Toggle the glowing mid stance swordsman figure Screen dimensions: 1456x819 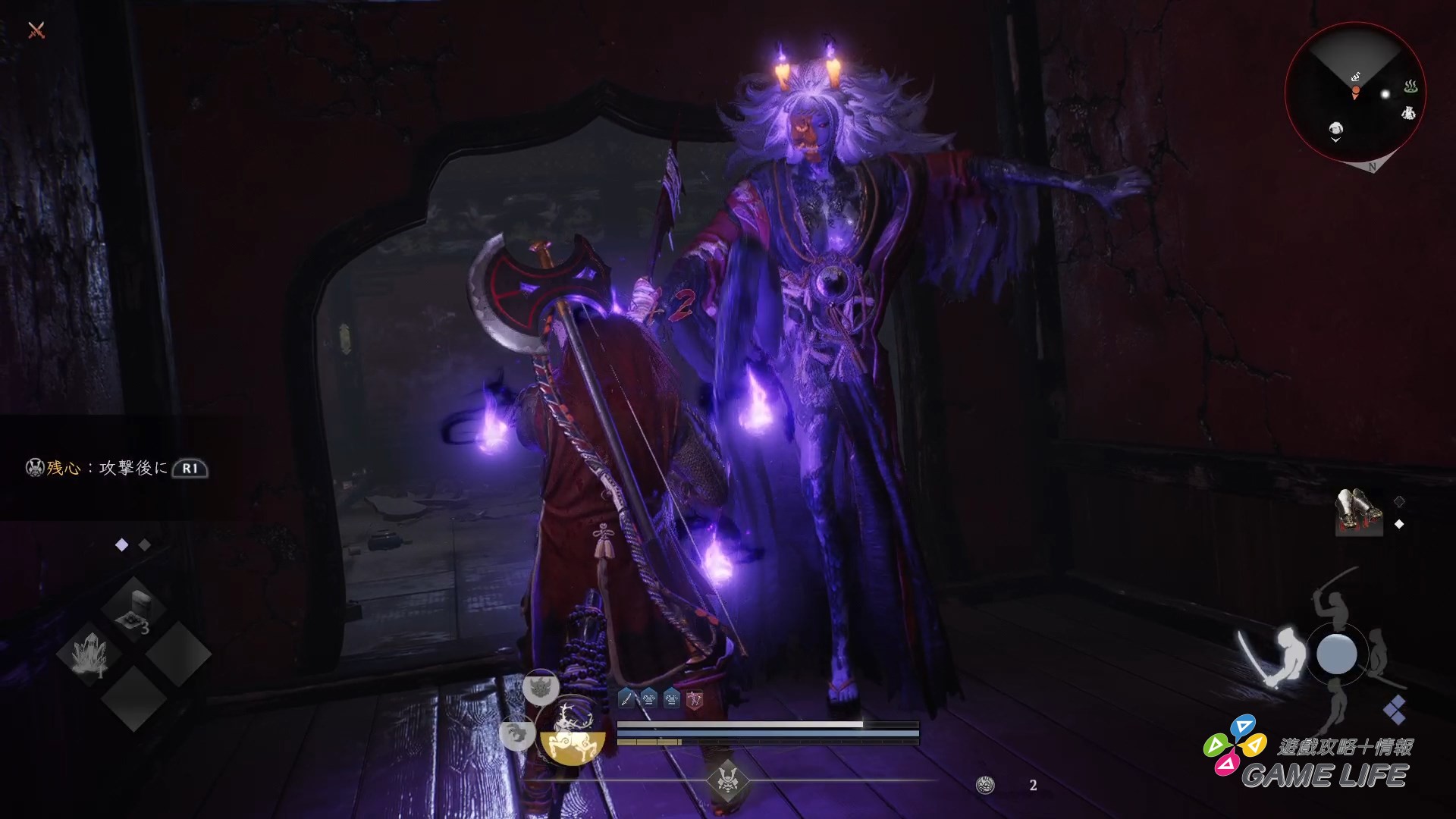click(x=1289, y=649)
